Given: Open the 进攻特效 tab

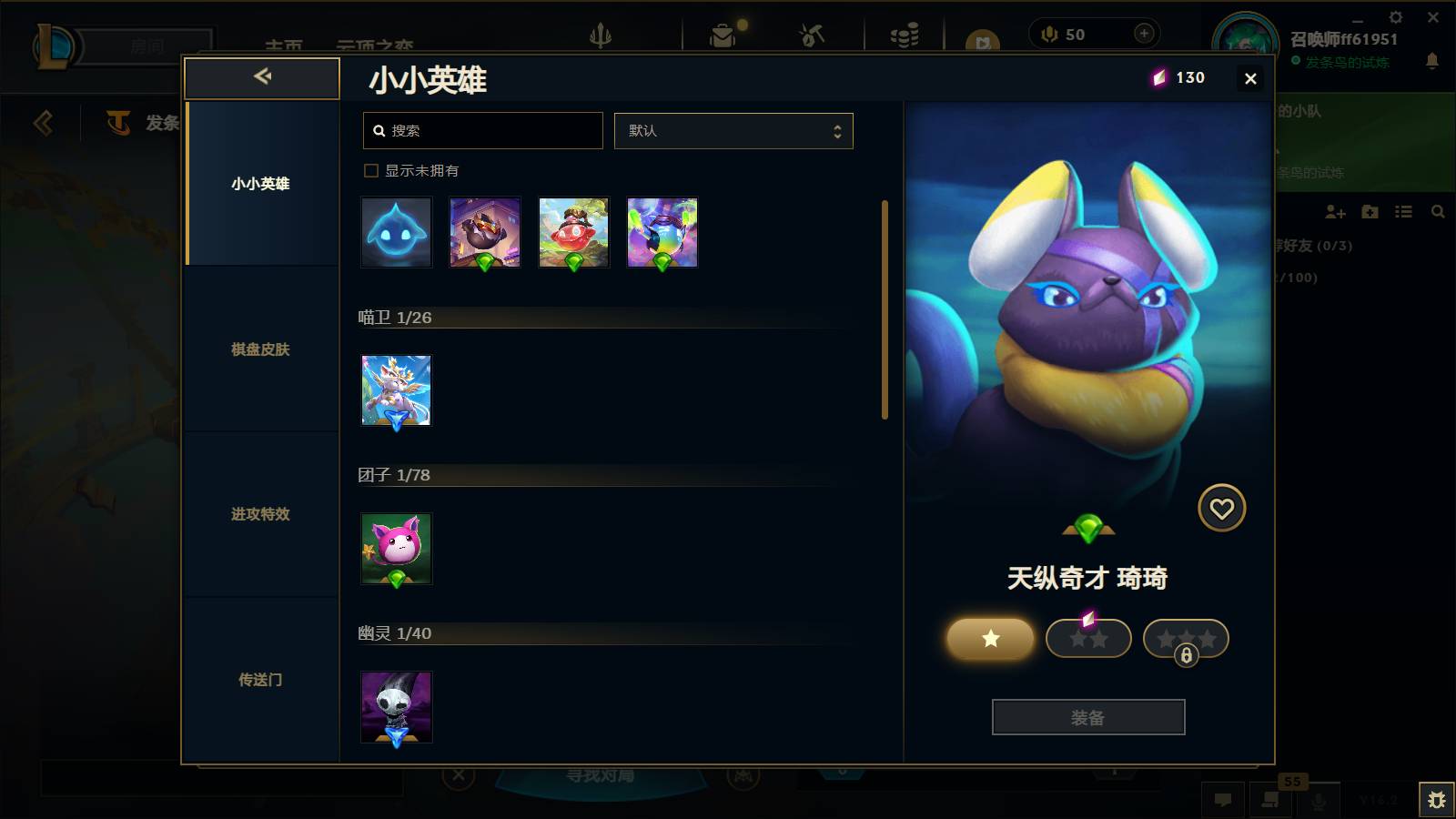Looking at the screenshot, I should pos(260,515).
